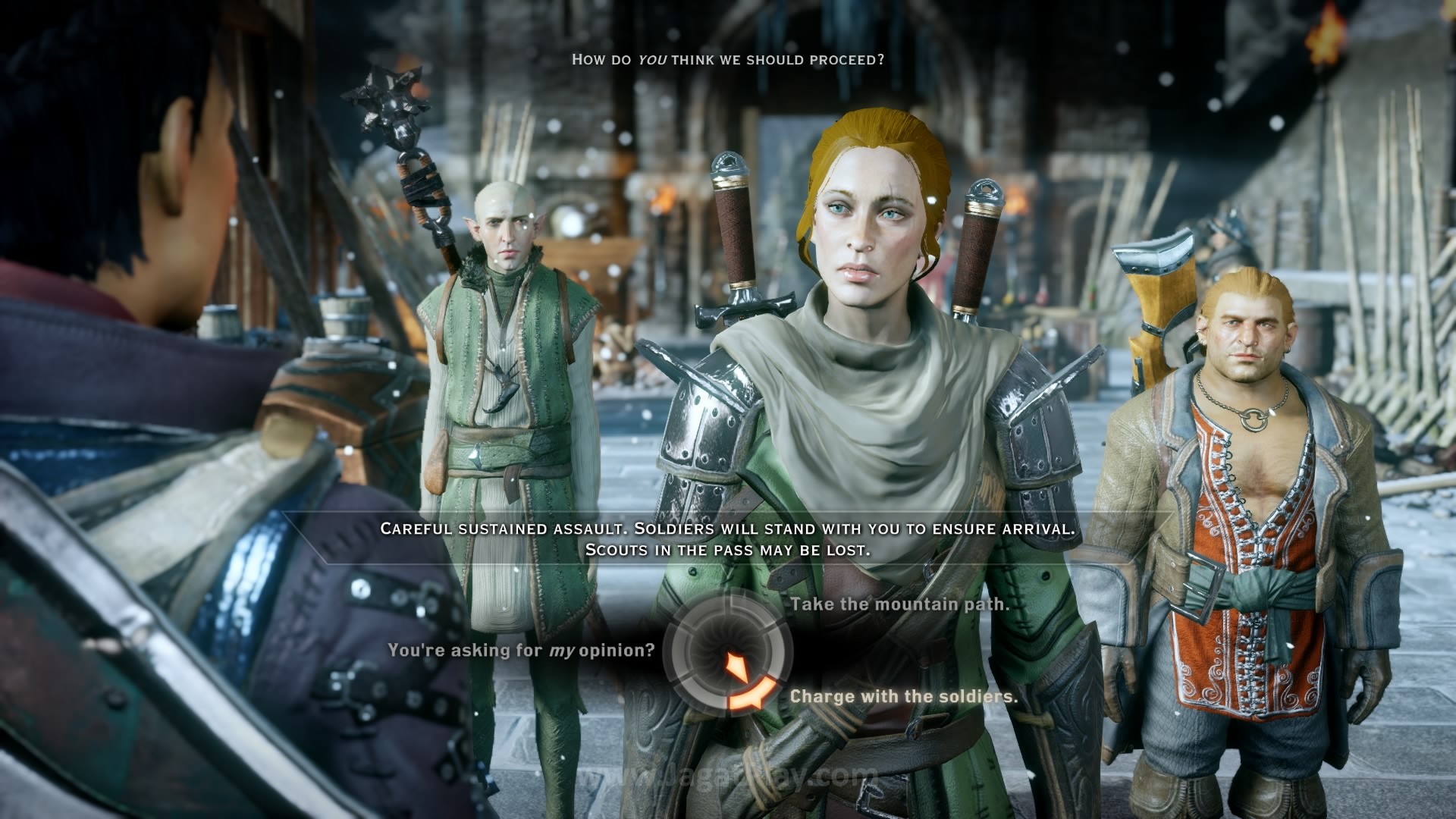Image resolution: width=1456 pixels, height=819 pixels.
Task: Choose 'Take the mountain path' reply
Action: tap(899, 604)
